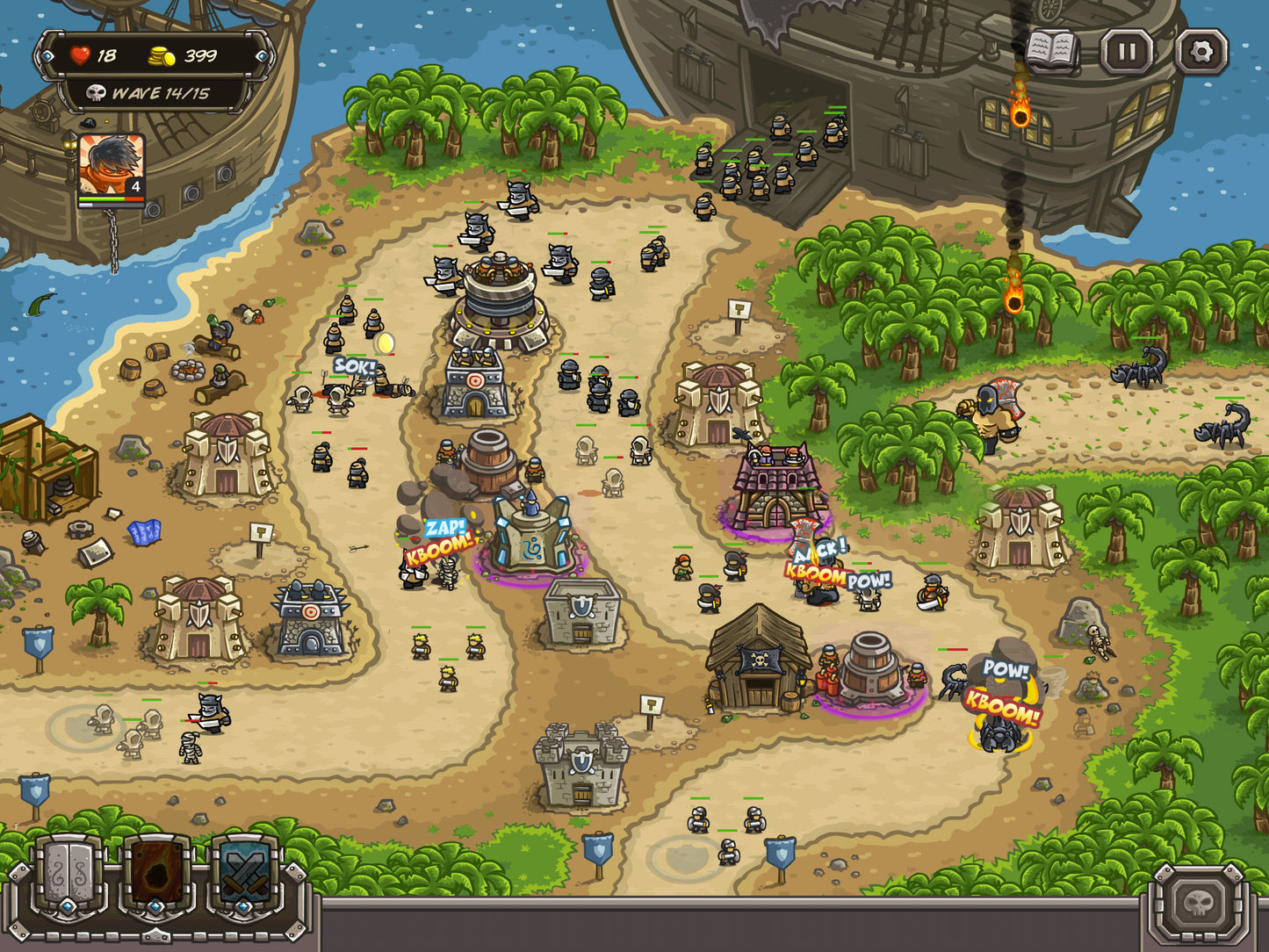Screen dimensions: 1269x952
Task: Select the mage tower casting ZAP
Action: click(x=531, y=536)
